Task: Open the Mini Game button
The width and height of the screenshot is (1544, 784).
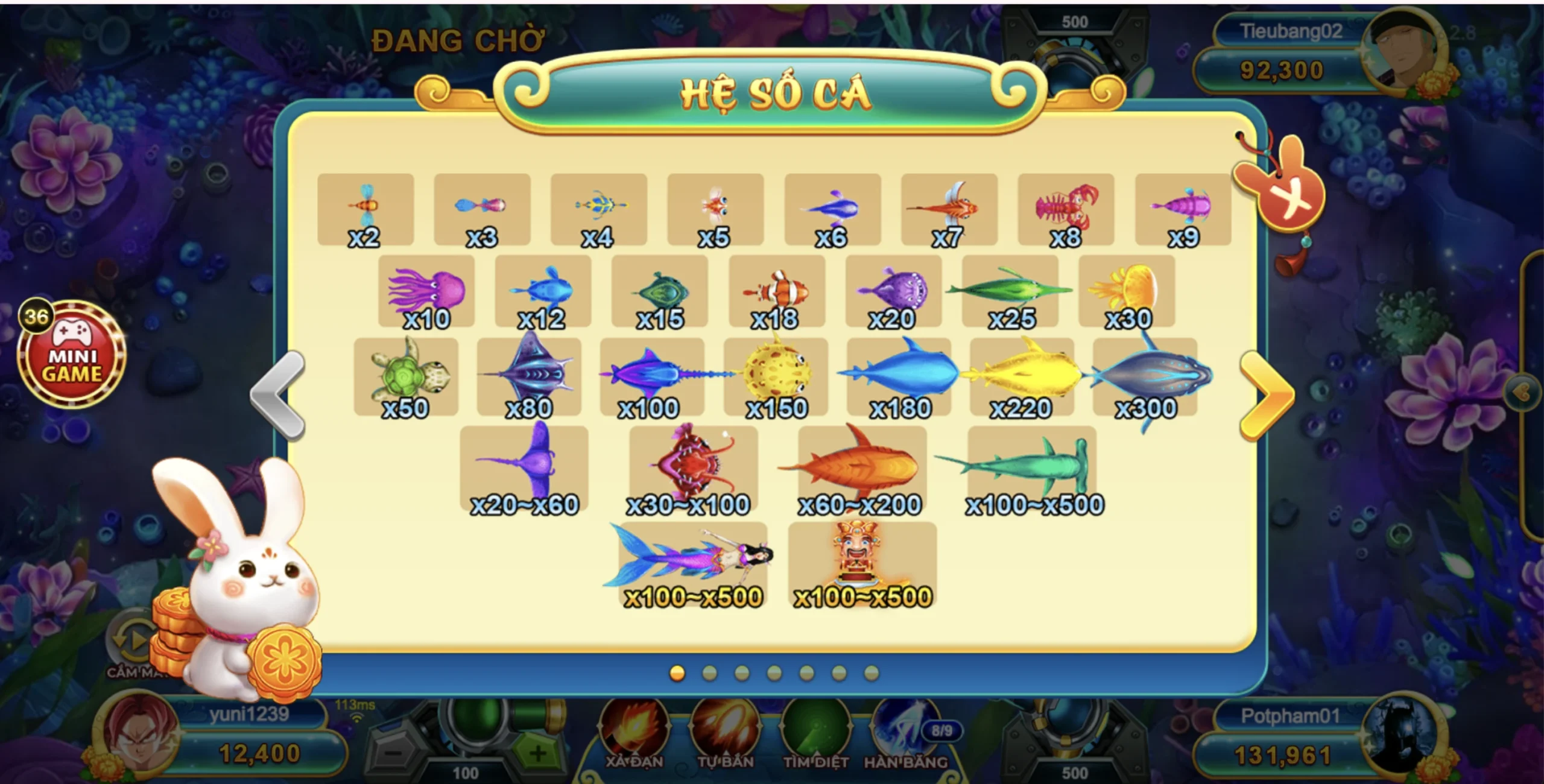Action: pos(71,356)
